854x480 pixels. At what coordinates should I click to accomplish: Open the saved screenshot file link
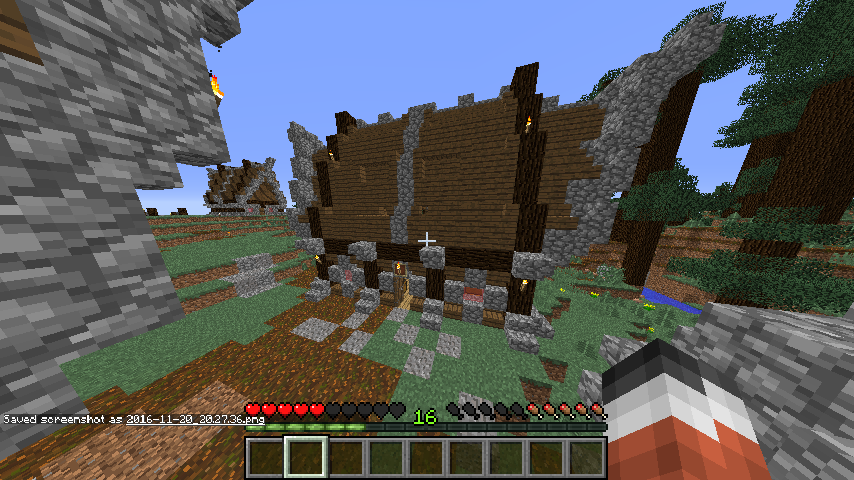195,419
